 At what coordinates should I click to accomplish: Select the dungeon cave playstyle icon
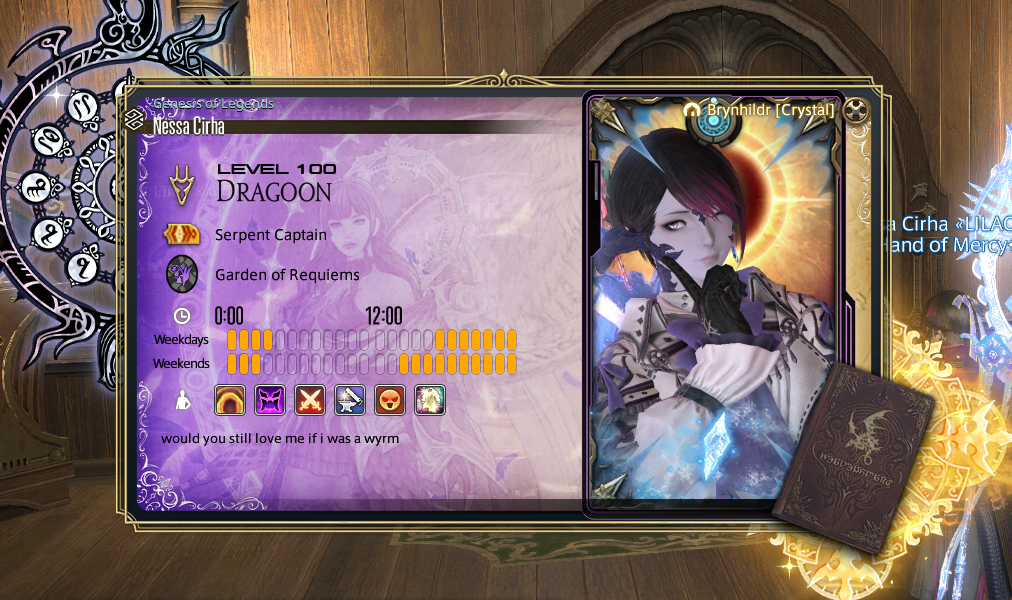coord(230,400)
